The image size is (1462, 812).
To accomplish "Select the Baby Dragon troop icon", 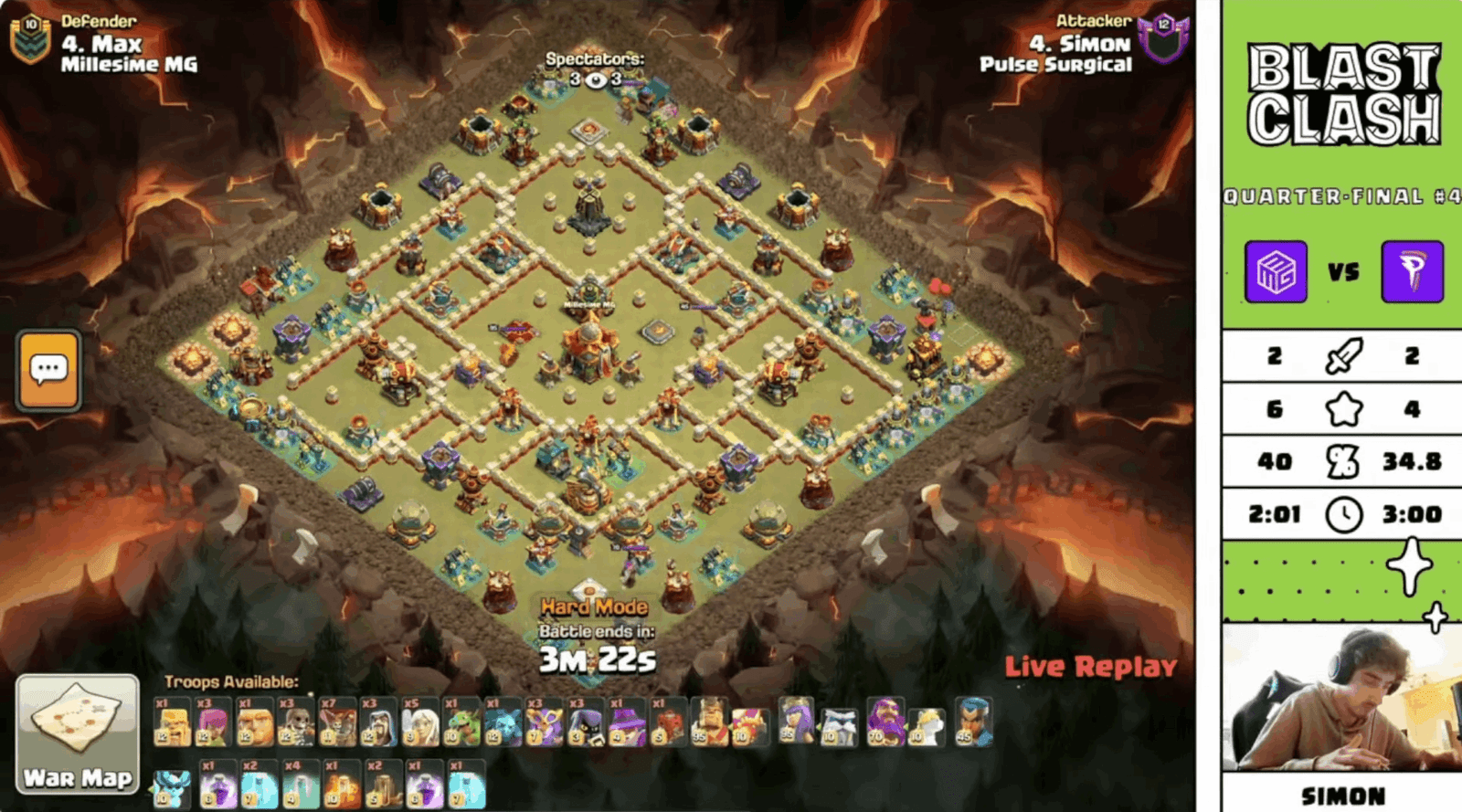I will pyautogui.click(x=460, y=722).
